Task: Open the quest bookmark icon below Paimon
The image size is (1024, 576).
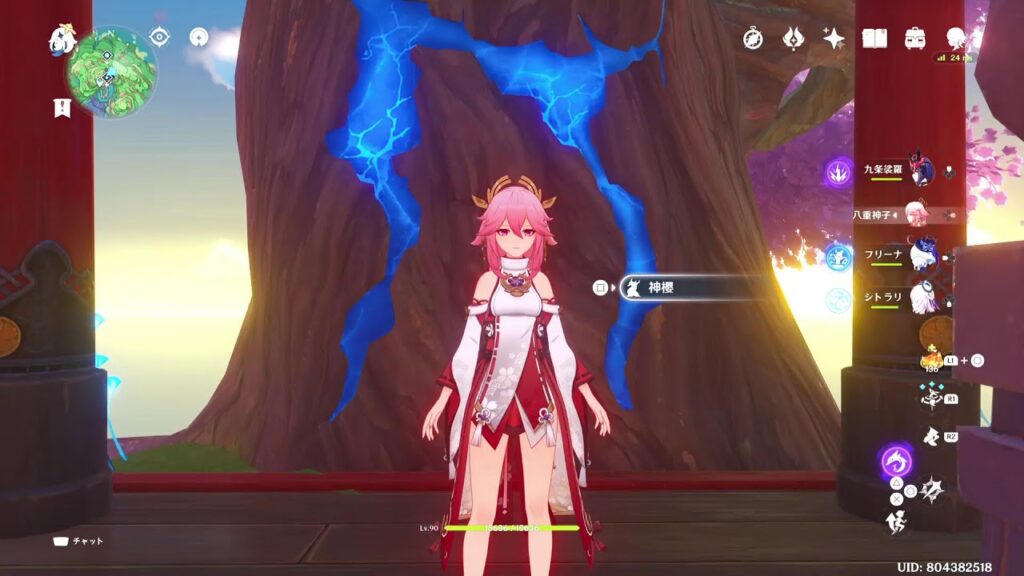Action: point(62,108)
